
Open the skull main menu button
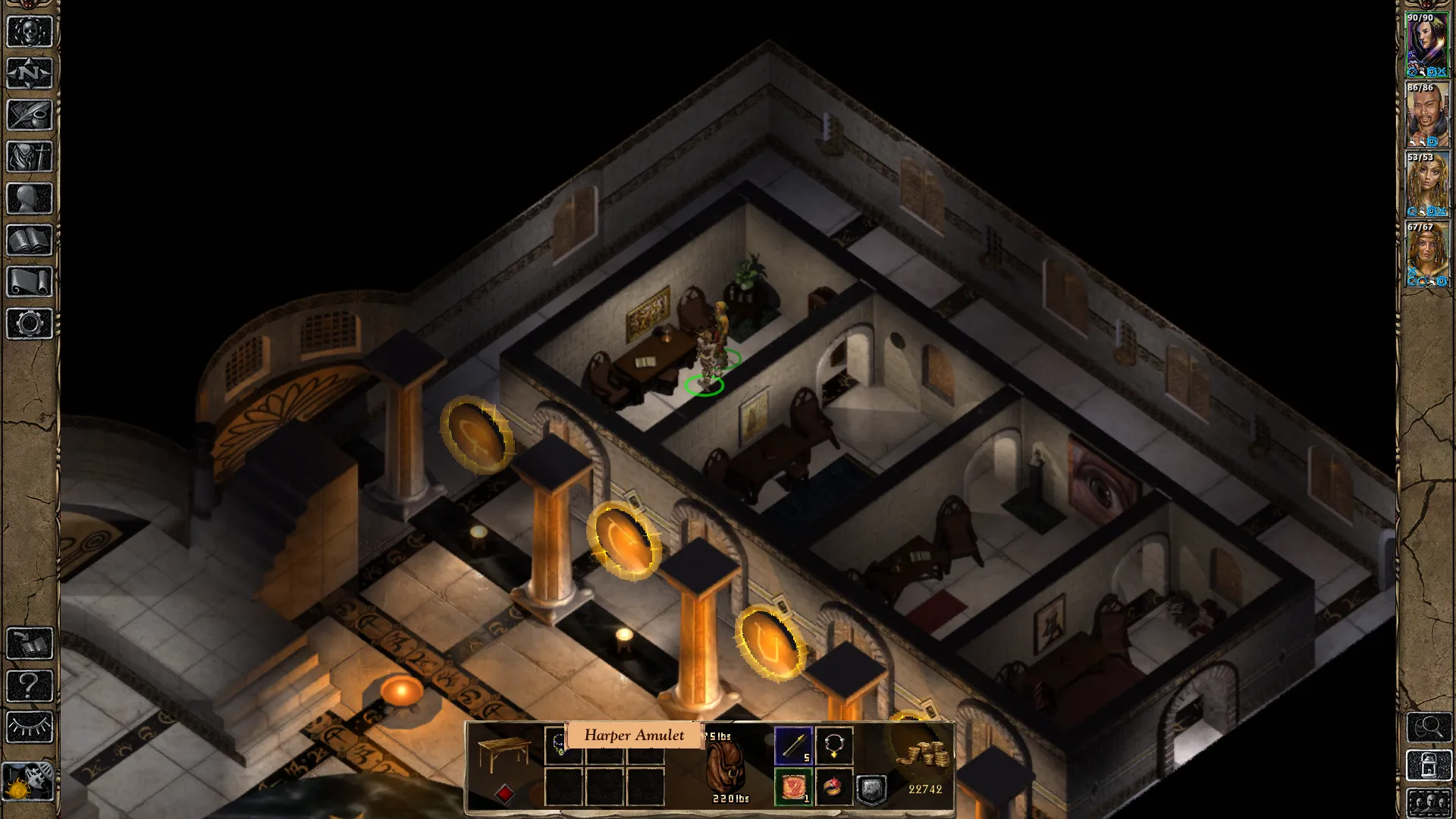tap(30, 33)
